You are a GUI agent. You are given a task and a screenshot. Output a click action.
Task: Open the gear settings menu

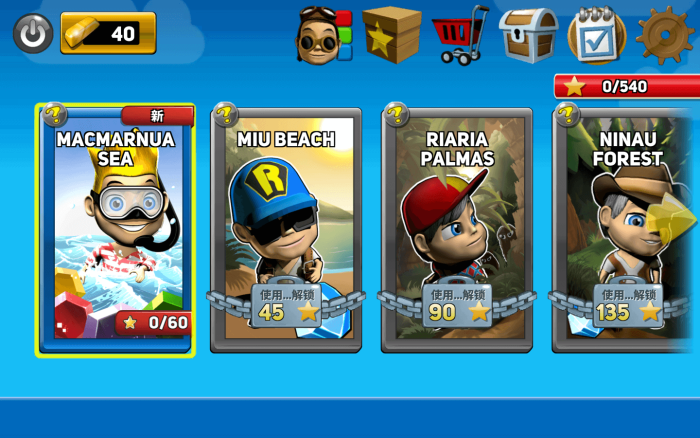pos(665,35)
